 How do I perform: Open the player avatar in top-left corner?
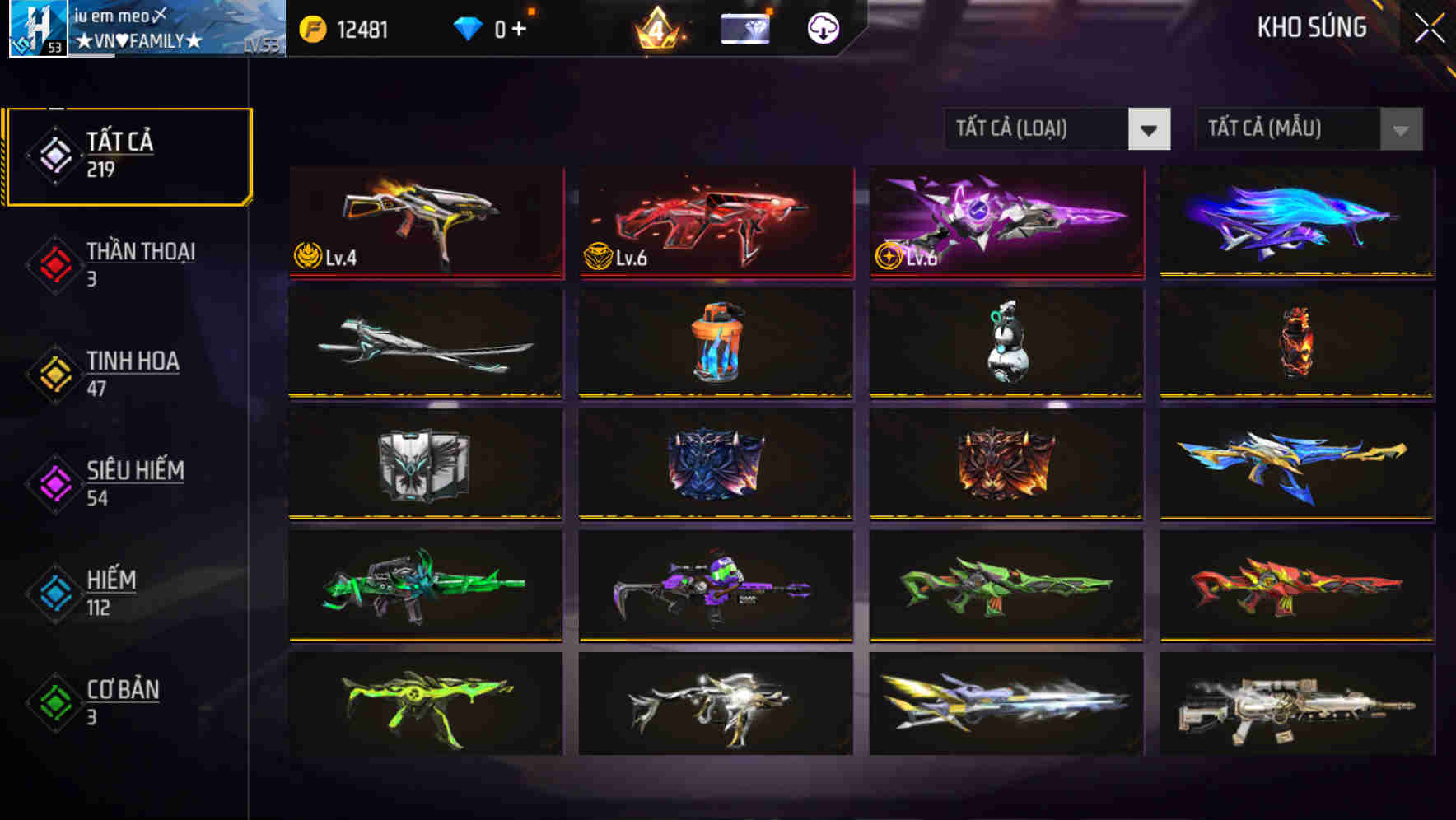[37, 29]
